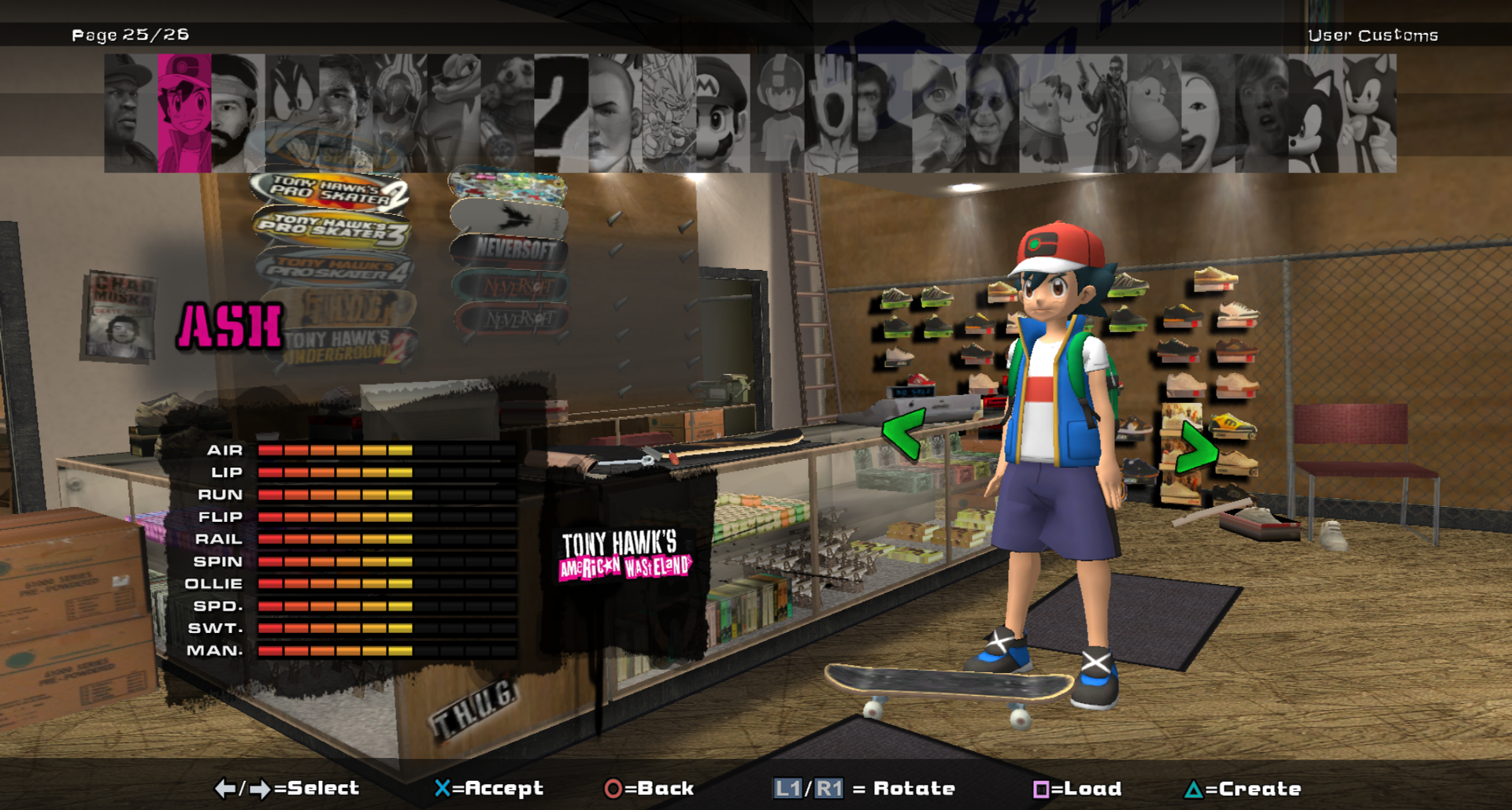Choose the trenchcoat gunman portrait
1512x810 pixels.
tap(1100, 113)
